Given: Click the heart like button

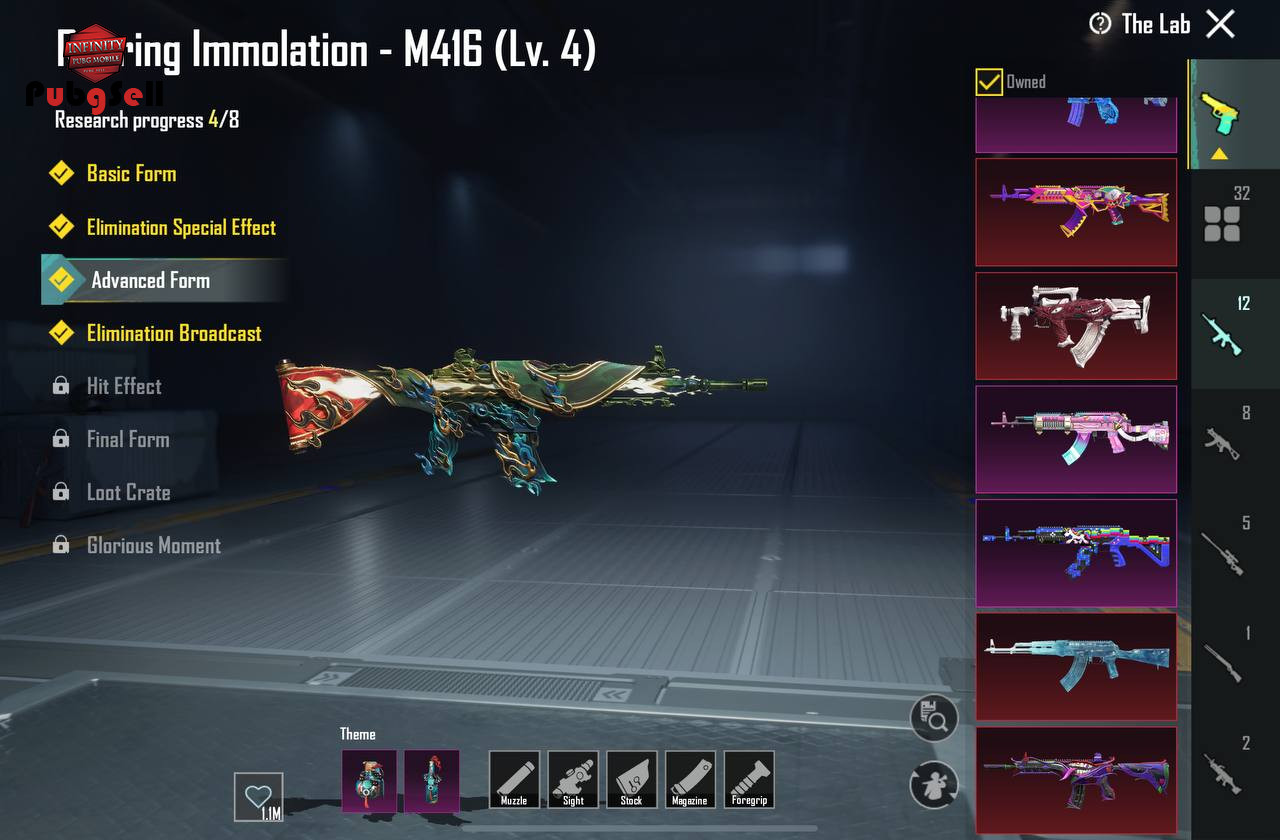Looking at the screenshot, I should pyautogui.click(x=258, y=797).
